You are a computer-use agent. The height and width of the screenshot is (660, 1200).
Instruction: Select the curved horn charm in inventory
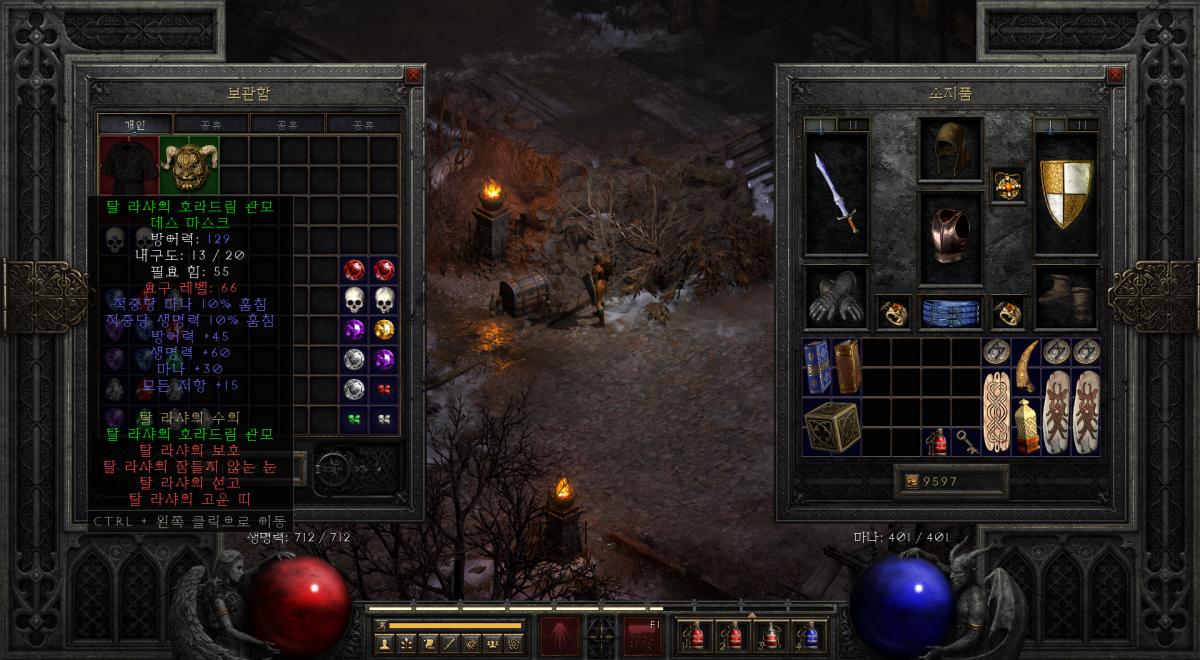point(1026,366)
